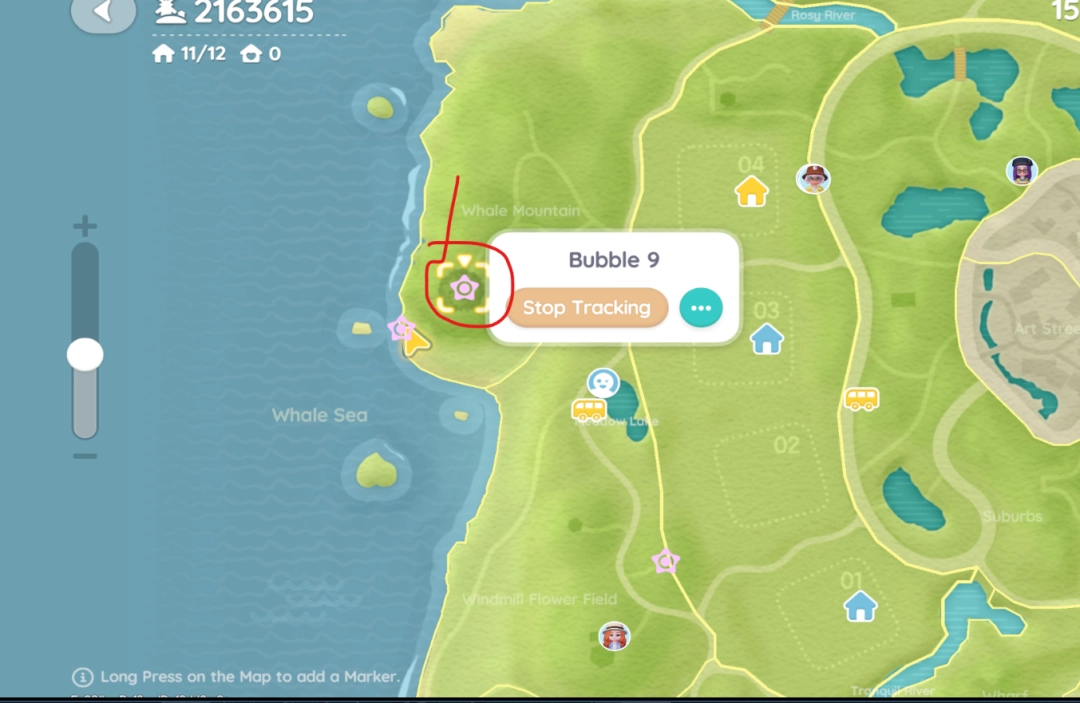
Task: Select the blue smiley face map marker
Action: click(602, 382)
